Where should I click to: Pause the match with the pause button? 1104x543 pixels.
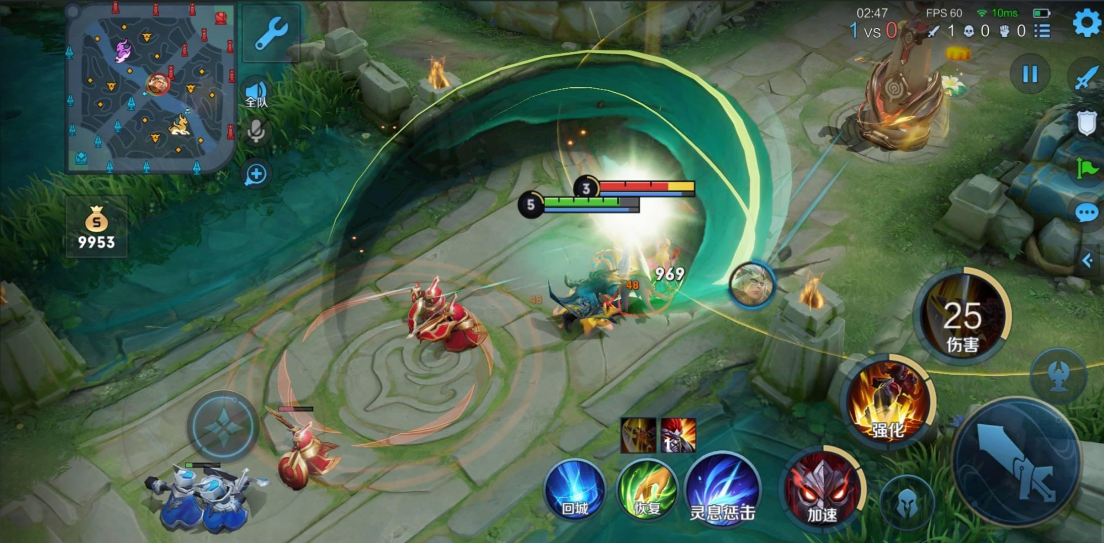(1029, 73)
